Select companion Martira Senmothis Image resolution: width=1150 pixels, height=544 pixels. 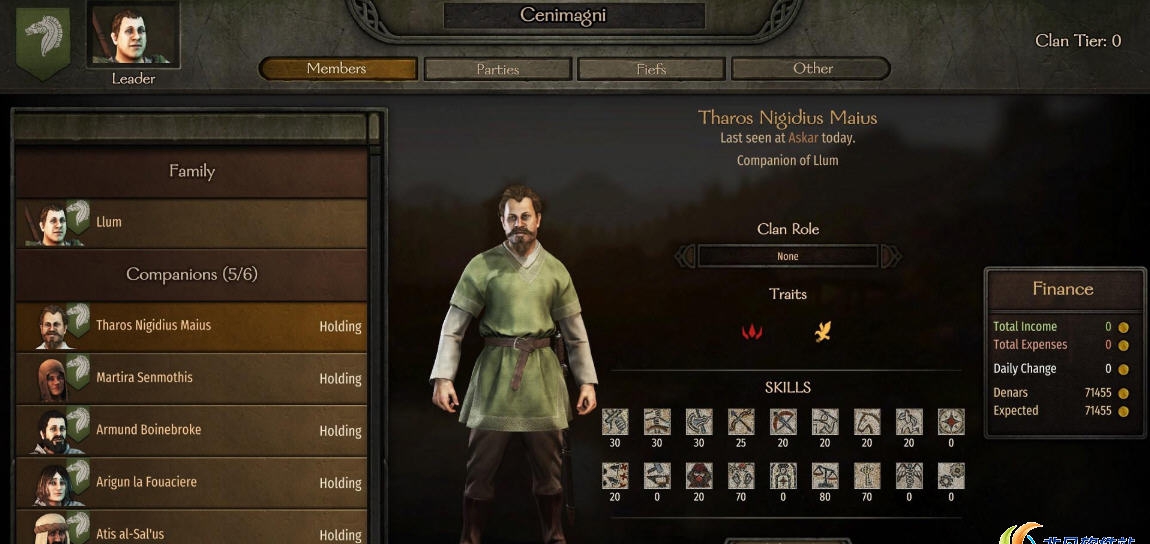(191, 378)
